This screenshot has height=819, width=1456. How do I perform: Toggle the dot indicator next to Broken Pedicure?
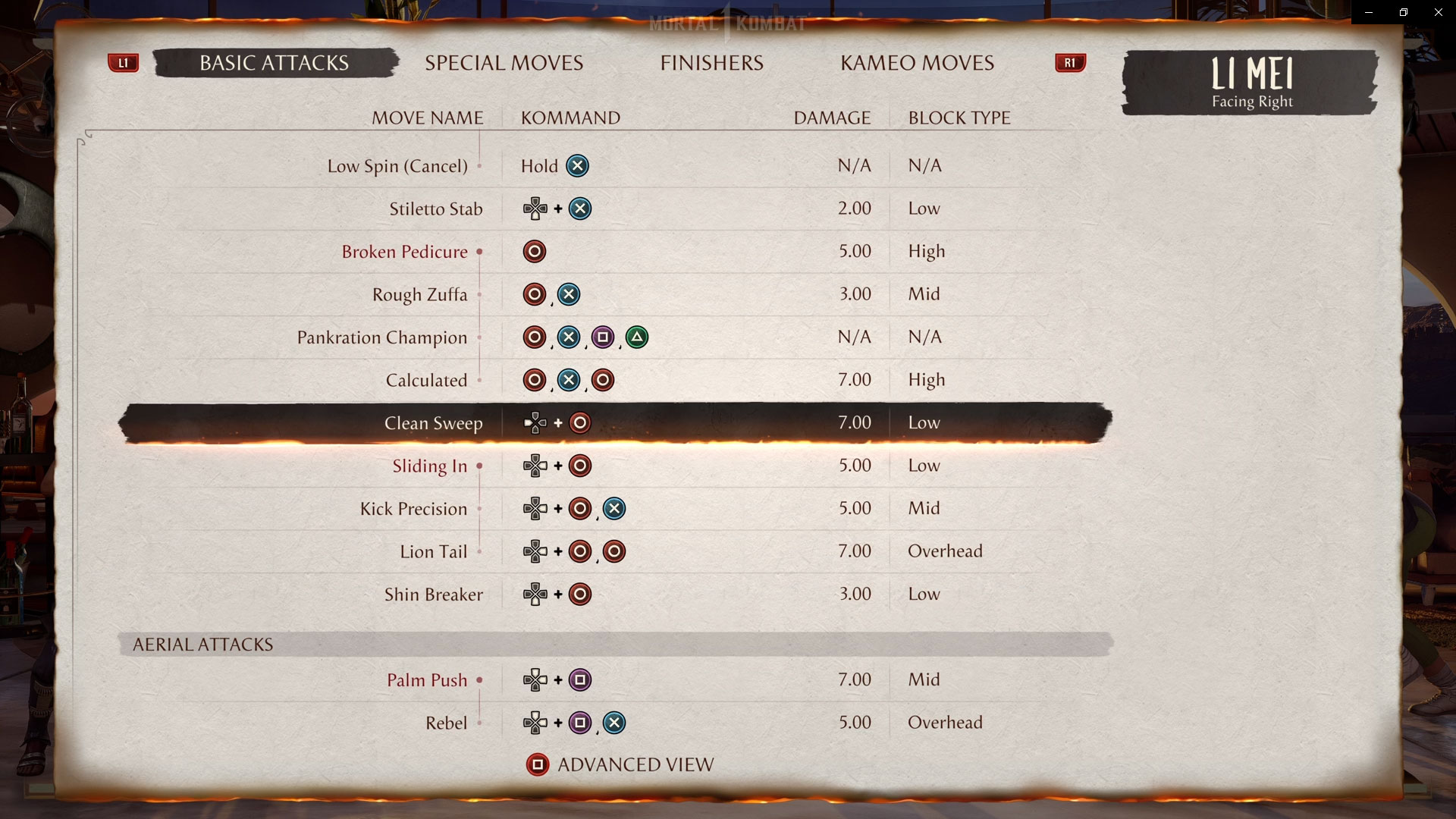pyautogui.click(x=479, y=253)
